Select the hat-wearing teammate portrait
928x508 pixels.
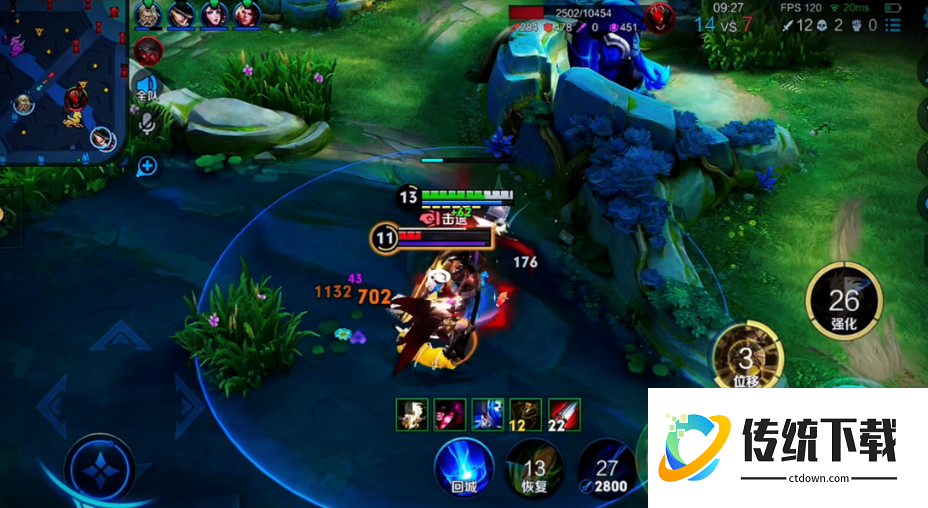point(182,15)
